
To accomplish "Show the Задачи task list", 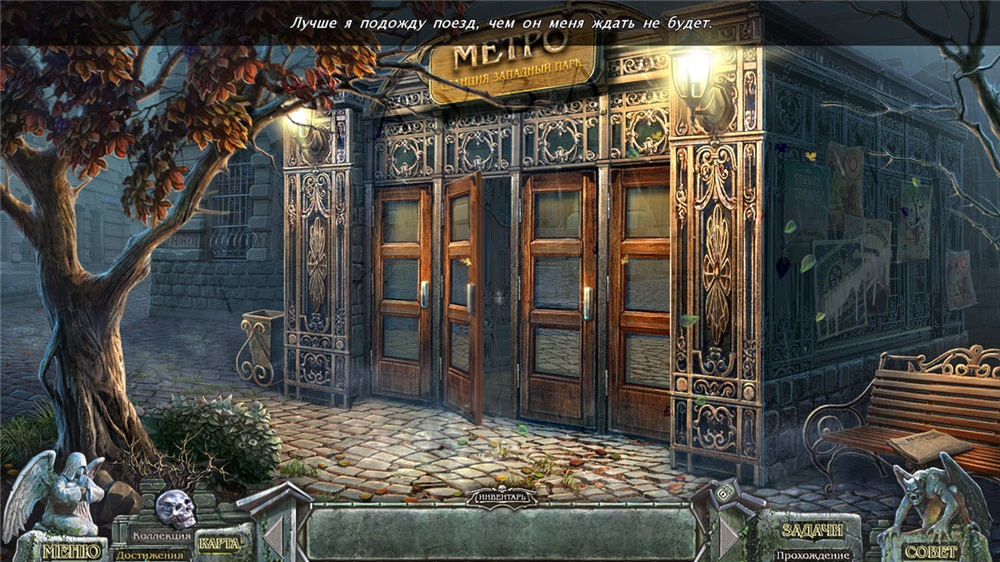I will point(813,531).
